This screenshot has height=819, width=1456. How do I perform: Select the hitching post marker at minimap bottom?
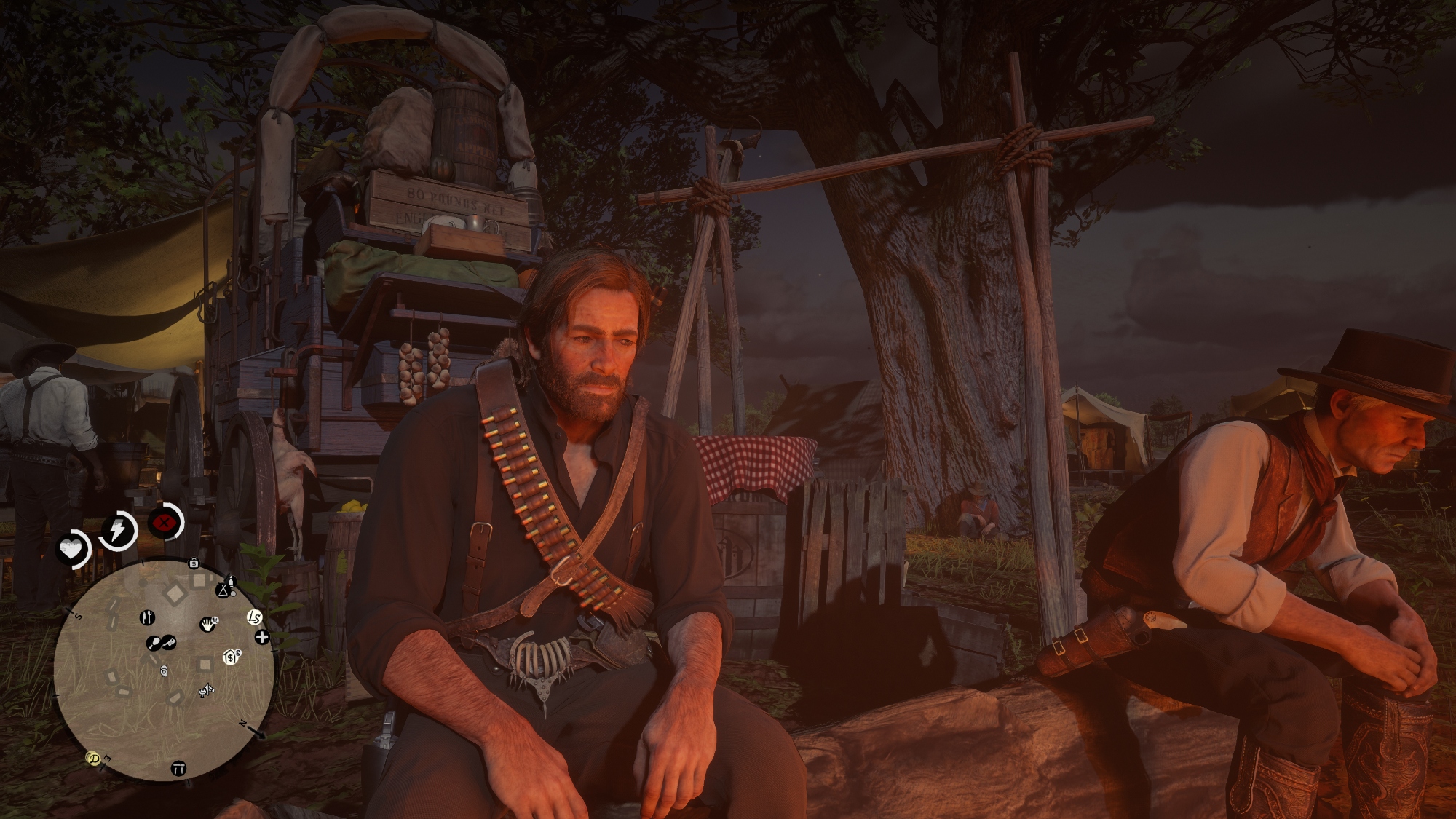tap(178, 768)
